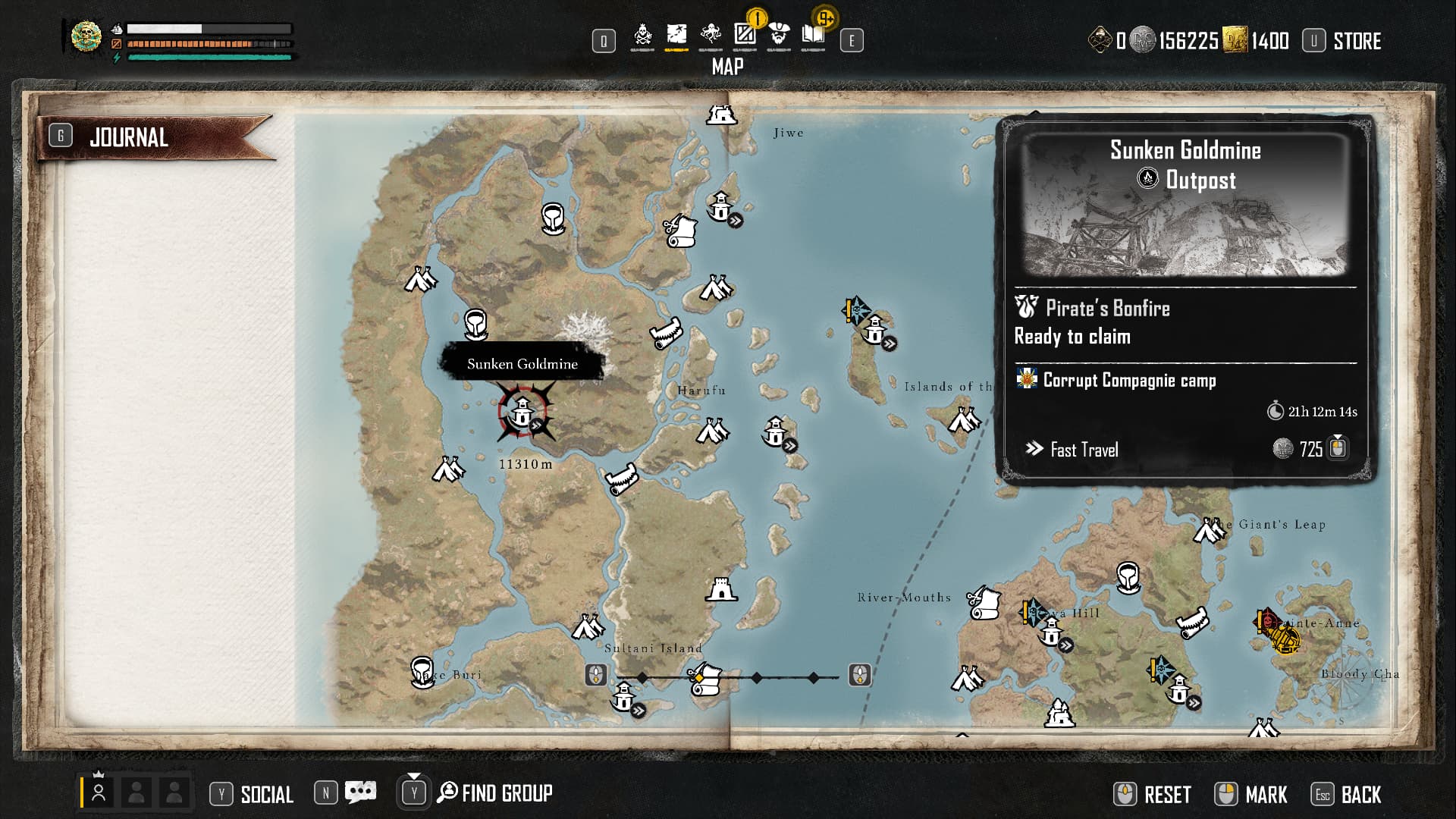Image resolution: width=1456 pixels, height=819 pixels.
Task: Click the map zoom level slider
Action: [728, 676]
